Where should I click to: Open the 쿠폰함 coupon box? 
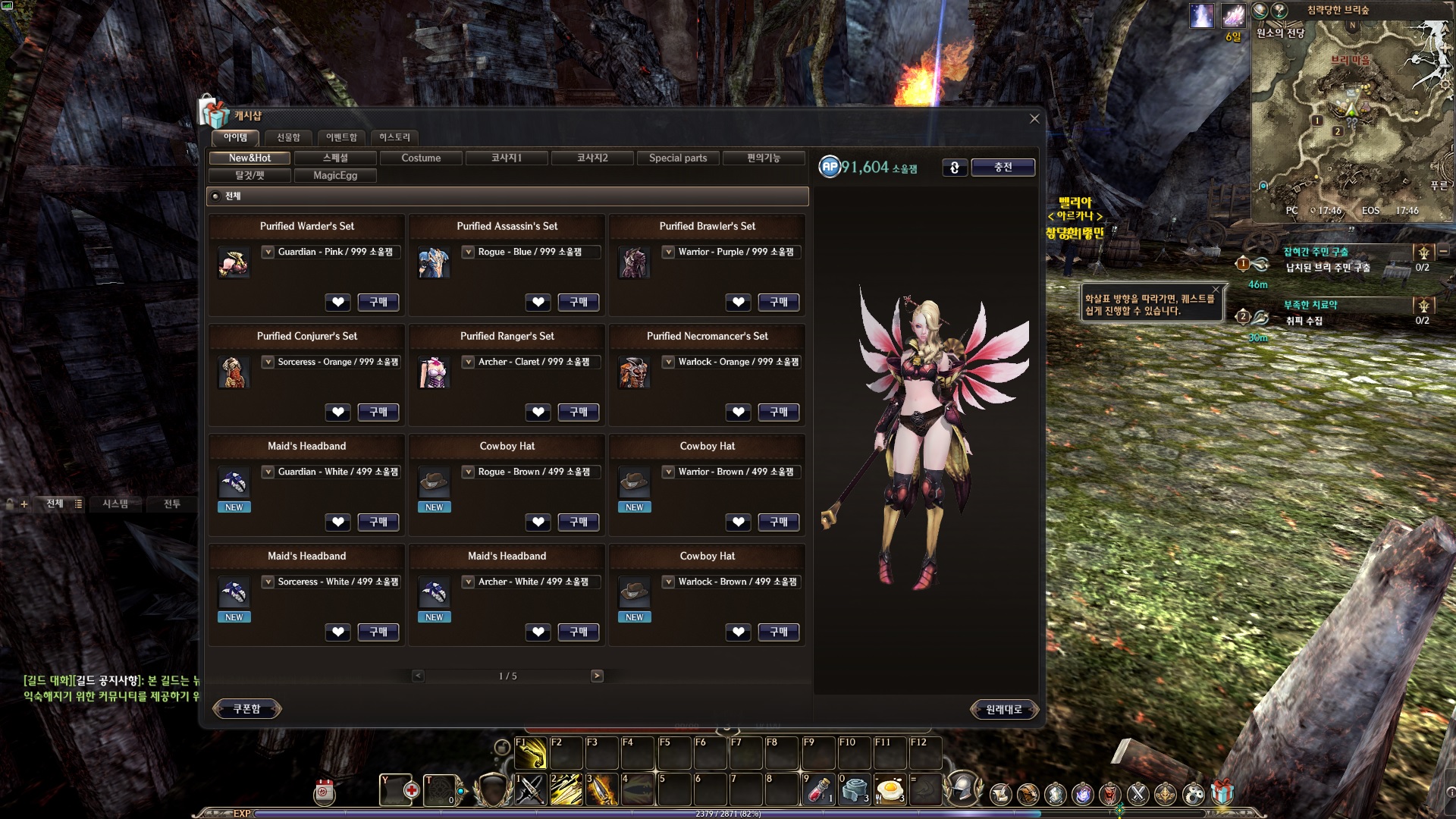click(246, 709)
